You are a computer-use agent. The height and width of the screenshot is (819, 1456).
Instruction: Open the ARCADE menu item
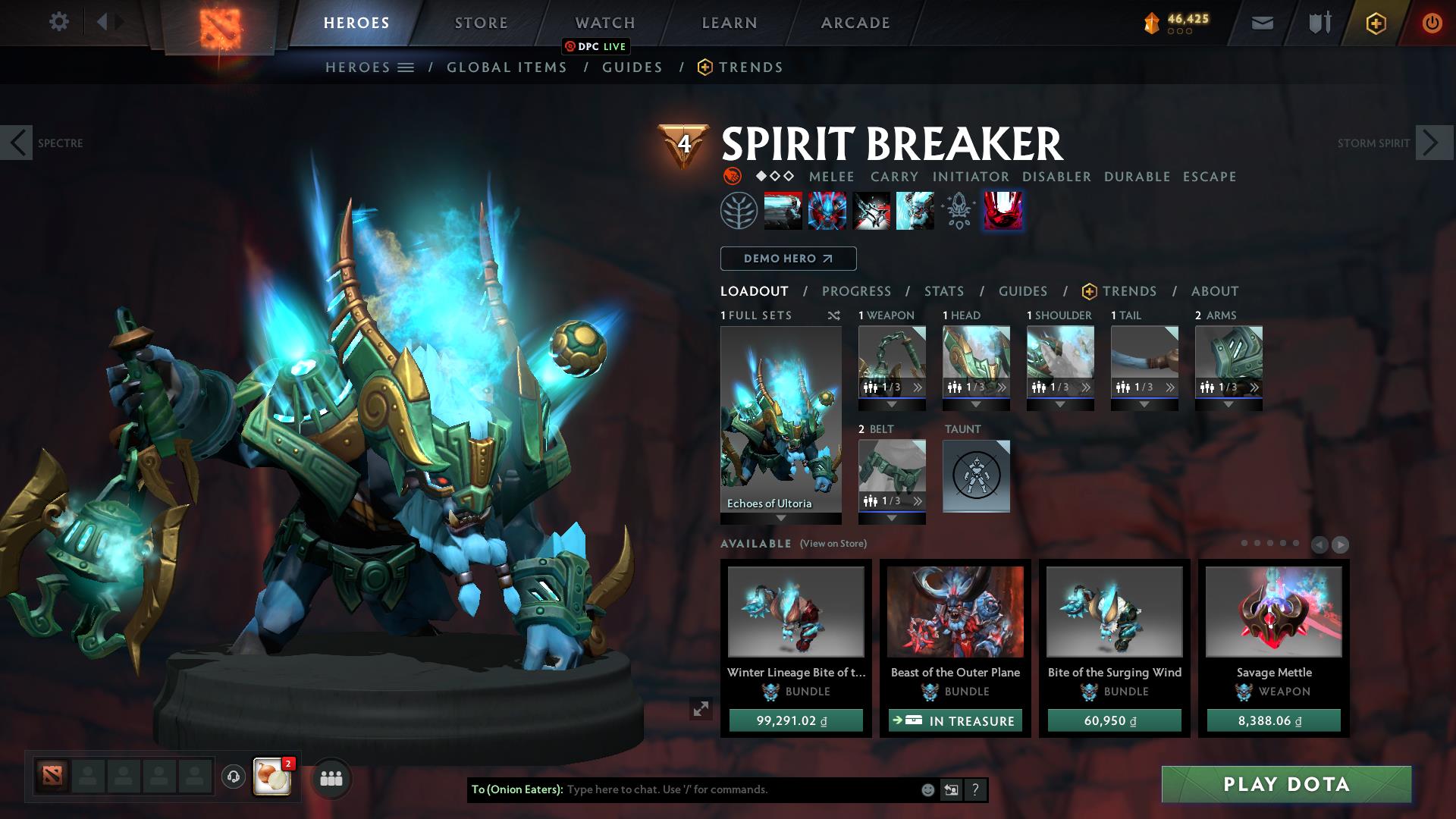click(854, 22)
